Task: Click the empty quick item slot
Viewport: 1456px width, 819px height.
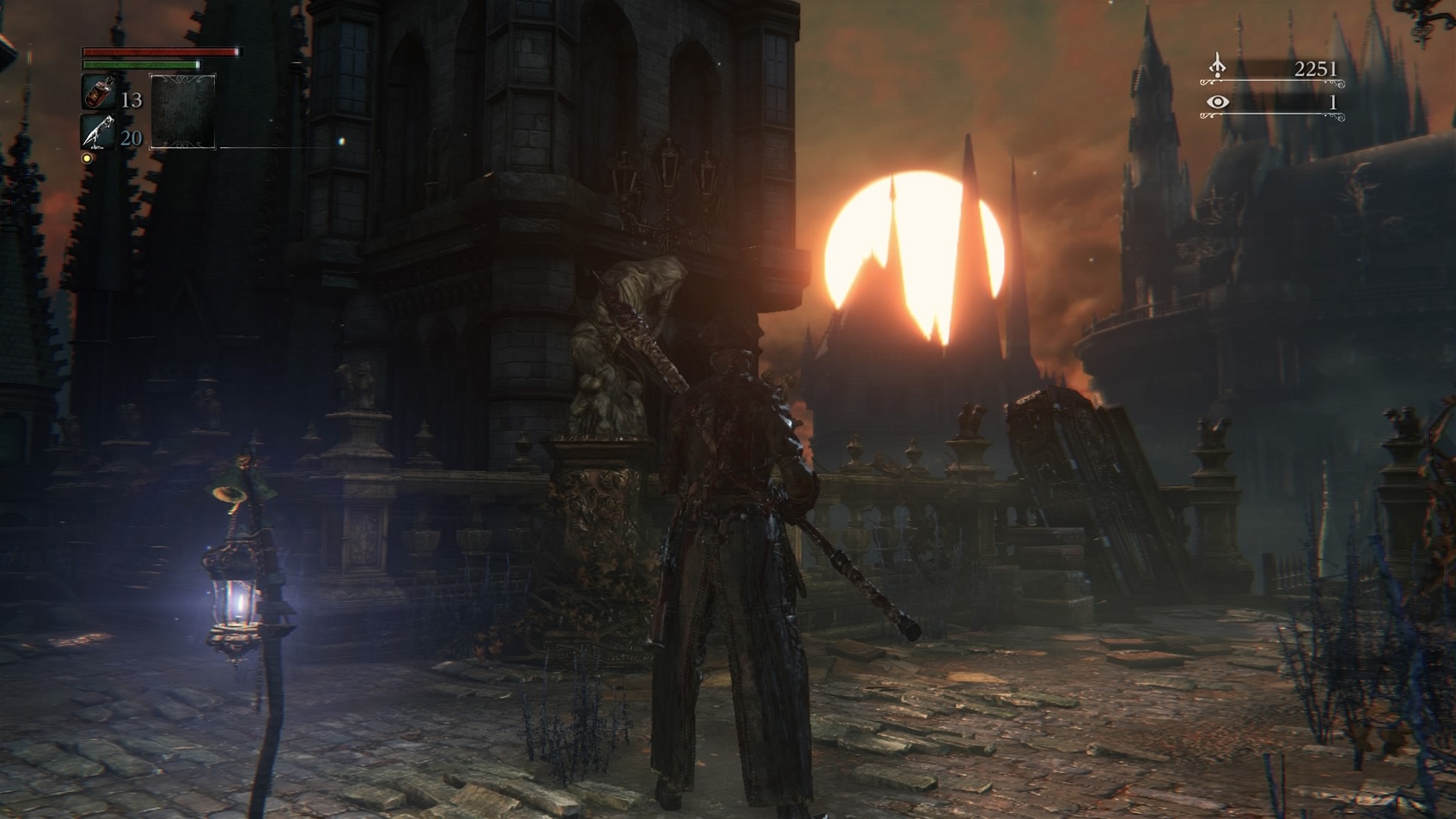Action: (x=183, y=111)
